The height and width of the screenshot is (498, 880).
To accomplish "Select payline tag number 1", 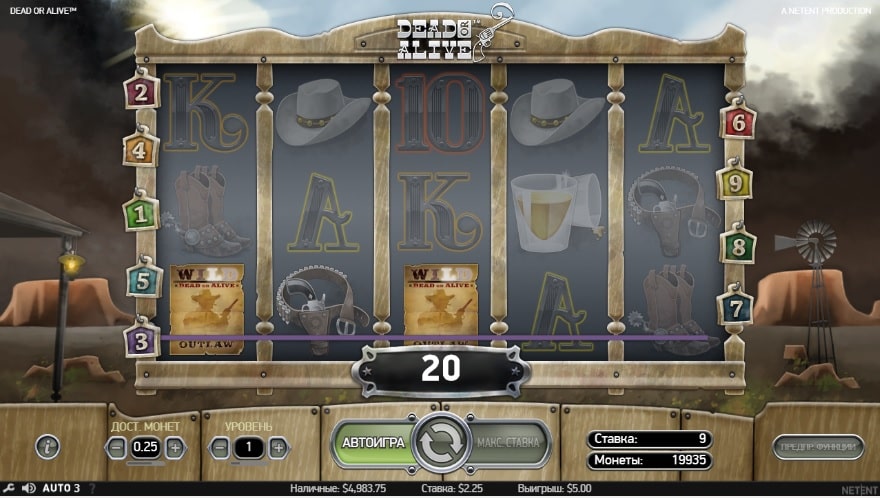I will [141, 212].
